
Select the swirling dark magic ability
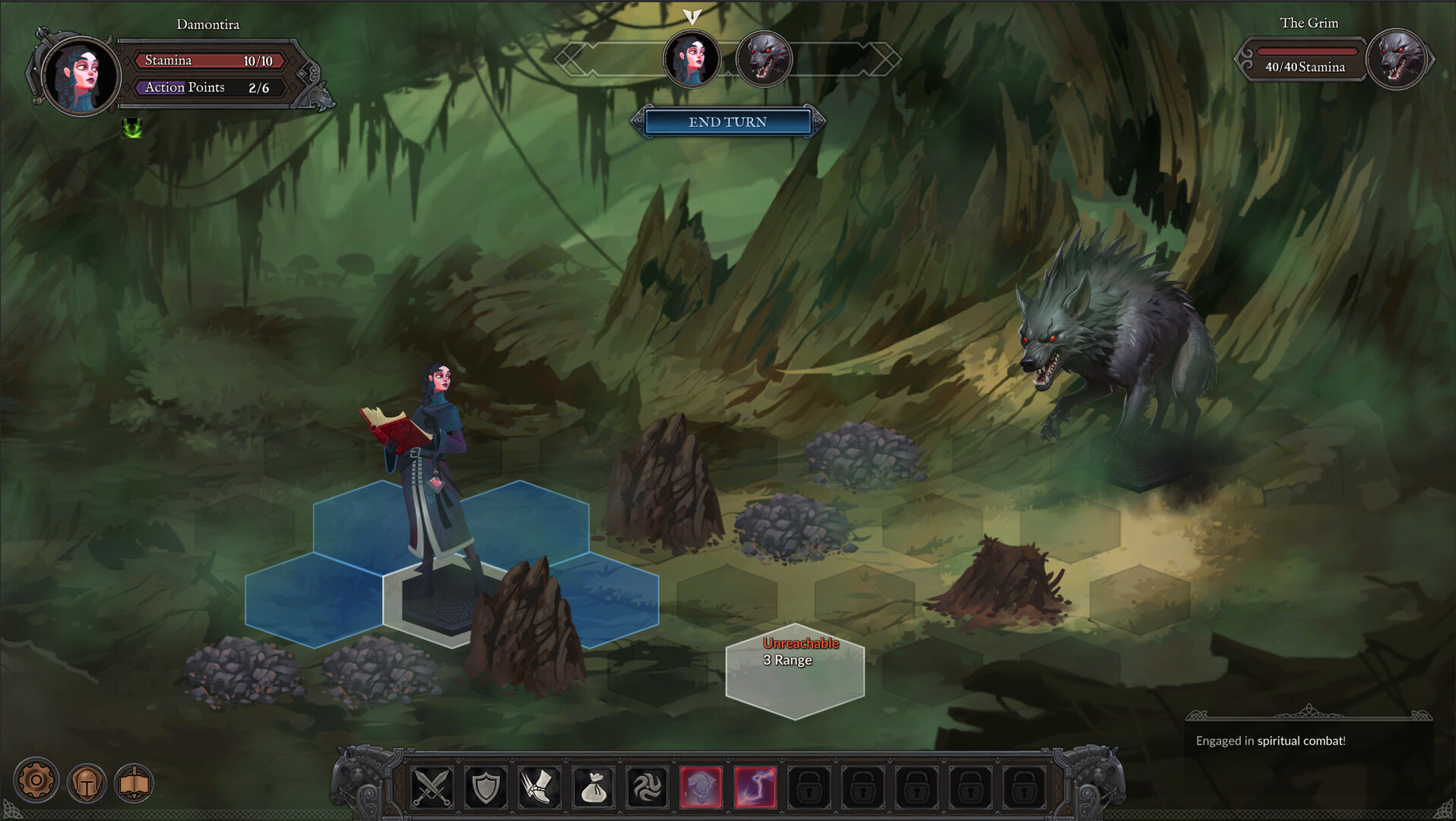[648, 787]
